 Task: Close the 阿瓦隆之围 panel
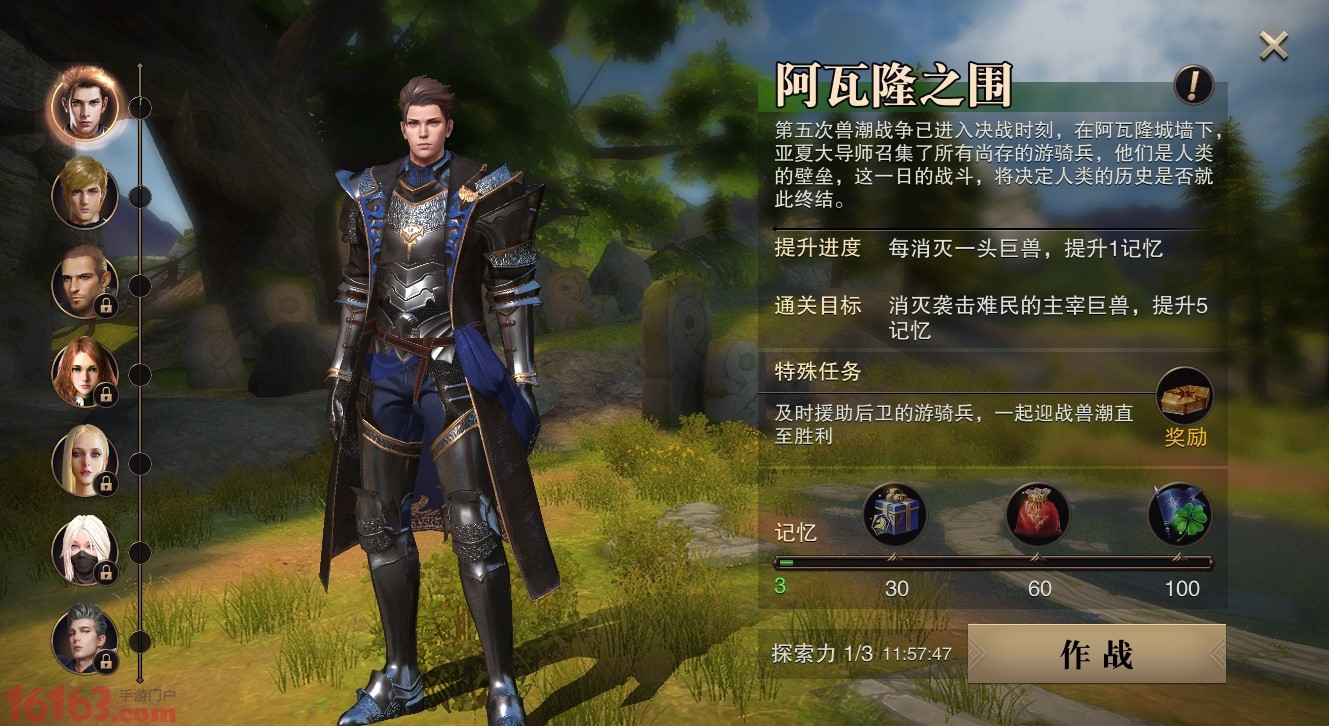[x=1273, y=45]
